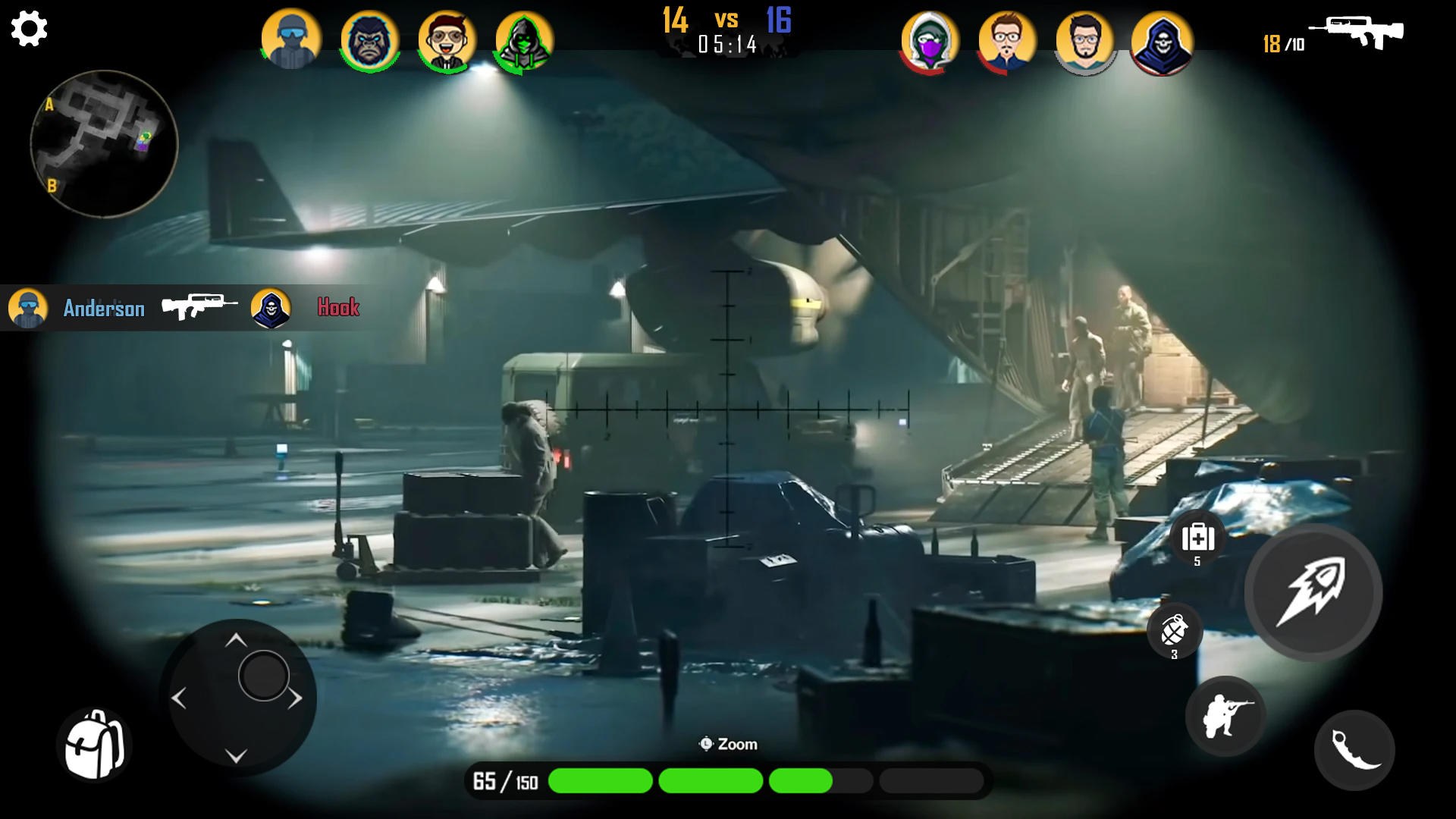Select the purple-masked enemy portrait
The width and height of the screenshot is (1456, 819).
[x=930, y=43]
